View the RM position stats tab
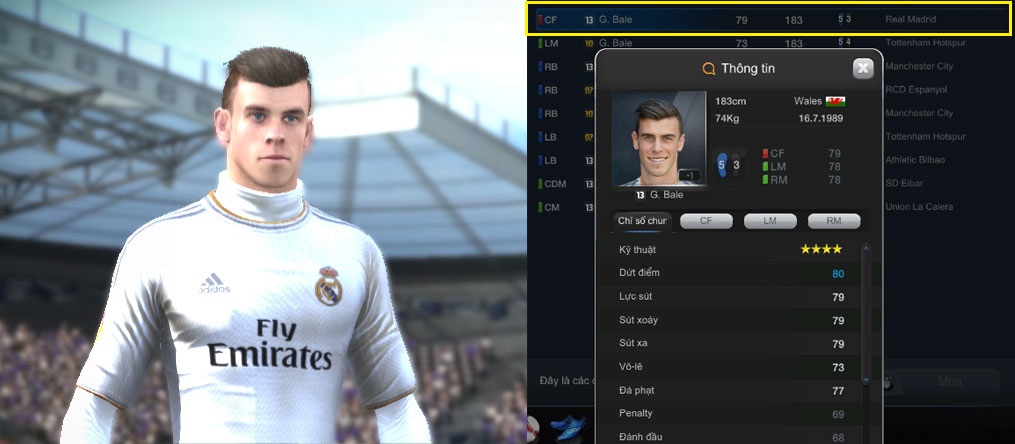Viewport: 1015px width, 444px height. (834, 221)
